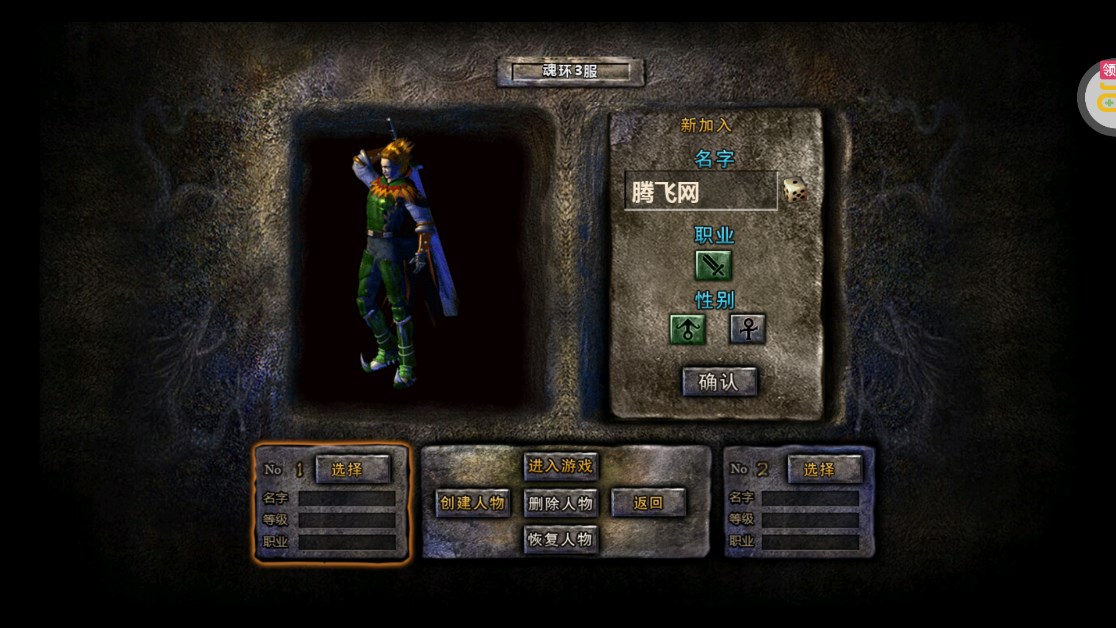Click the 确认 confirm button
This screenshot has height=628, width=1116.
tap(719, 381)
